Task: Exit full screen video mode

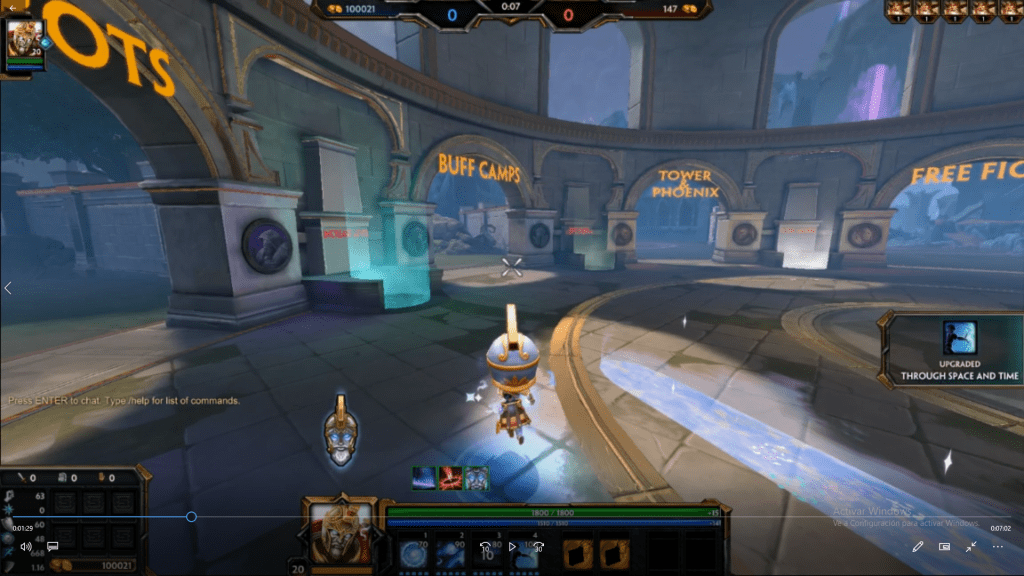Action: click(971, 547)
